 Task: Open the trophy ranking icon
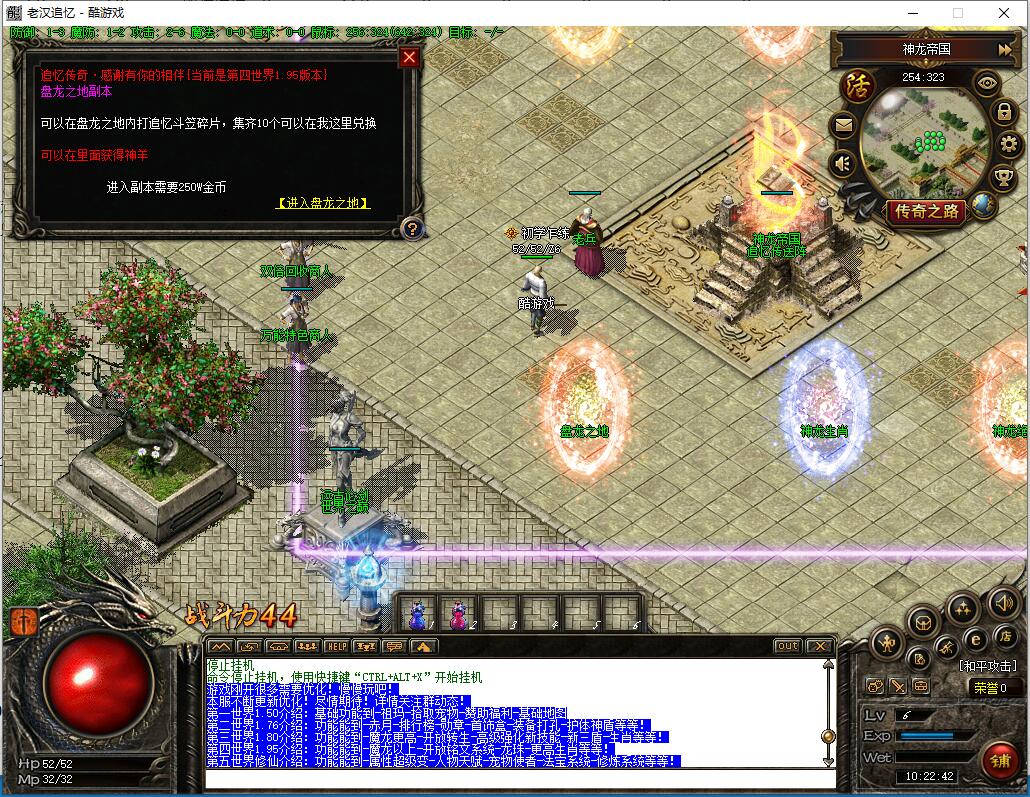(1003, 177)
